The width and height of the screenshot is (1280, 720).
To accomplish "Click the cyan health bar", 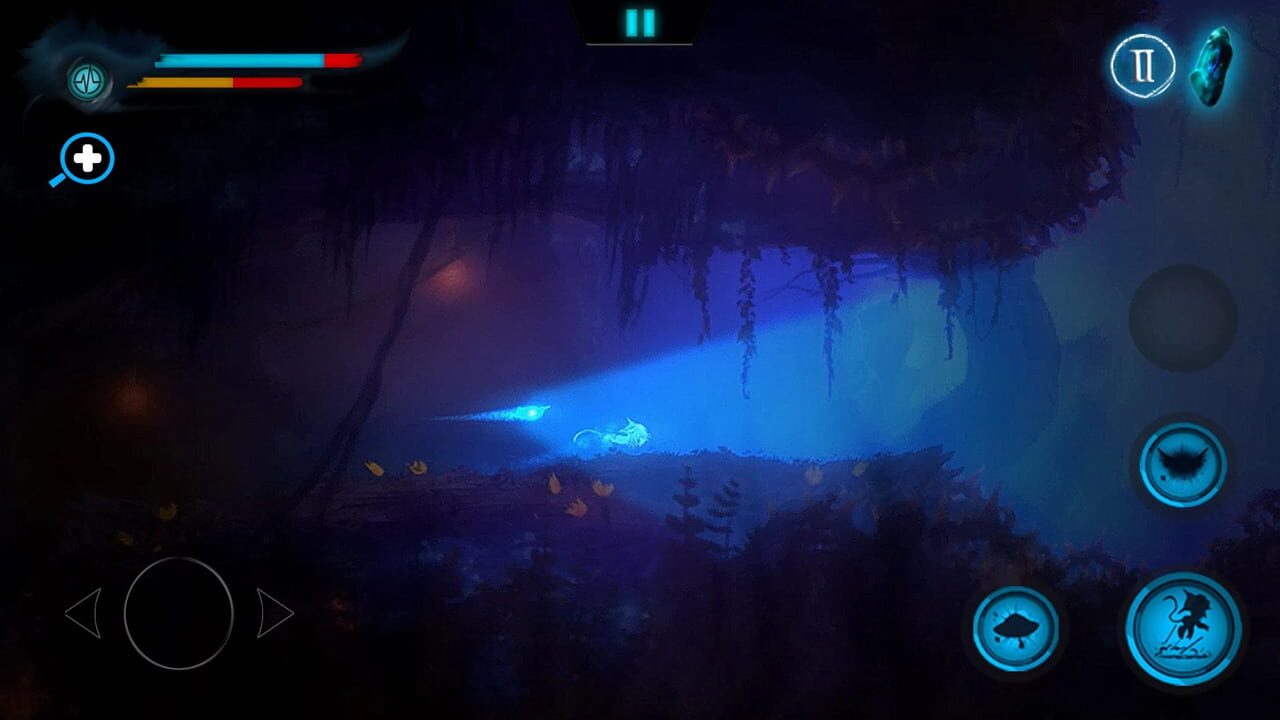I will point(240,58).
